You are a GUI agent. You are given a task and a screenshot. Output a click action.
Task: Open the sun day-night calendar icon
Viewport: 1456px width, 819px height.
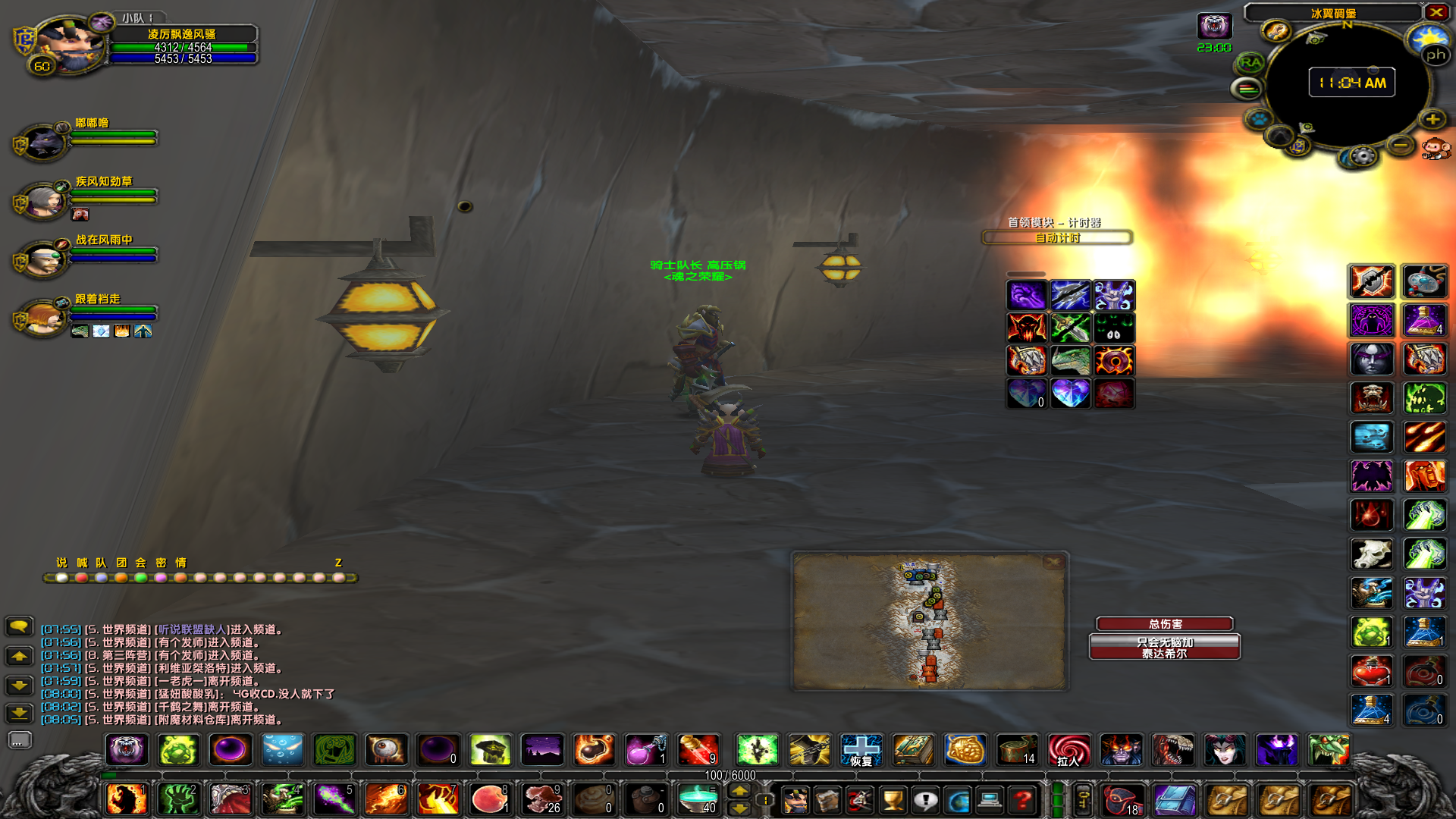point(1428,37)
